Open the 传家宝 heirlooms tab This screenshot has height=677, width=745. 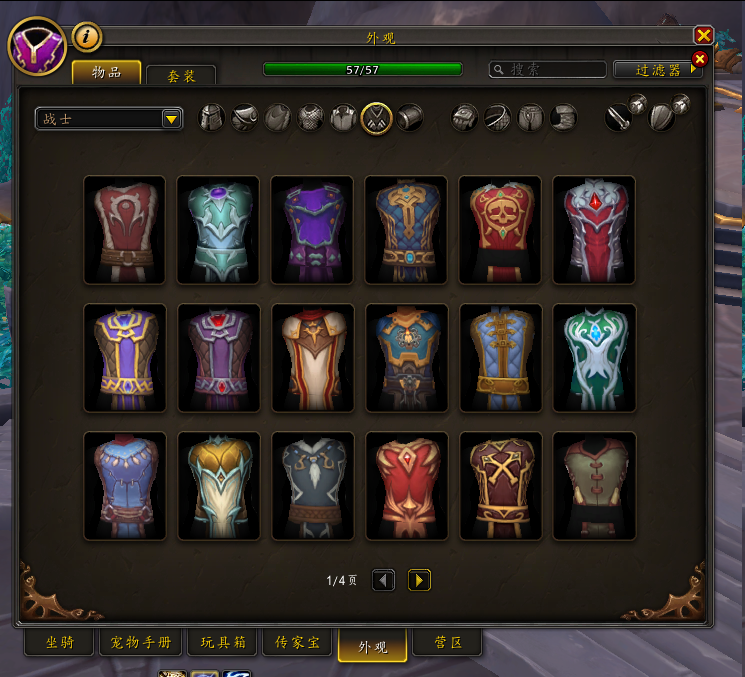pyautogui.click(x=299, y=643)
